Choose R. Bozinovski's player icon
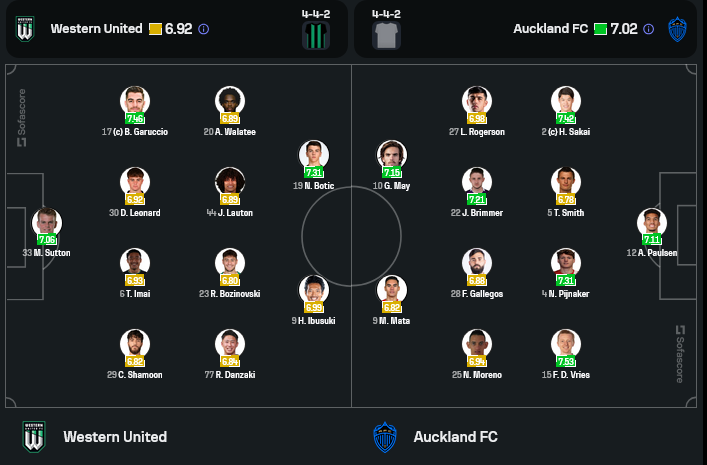 click(x=230, y=264)
